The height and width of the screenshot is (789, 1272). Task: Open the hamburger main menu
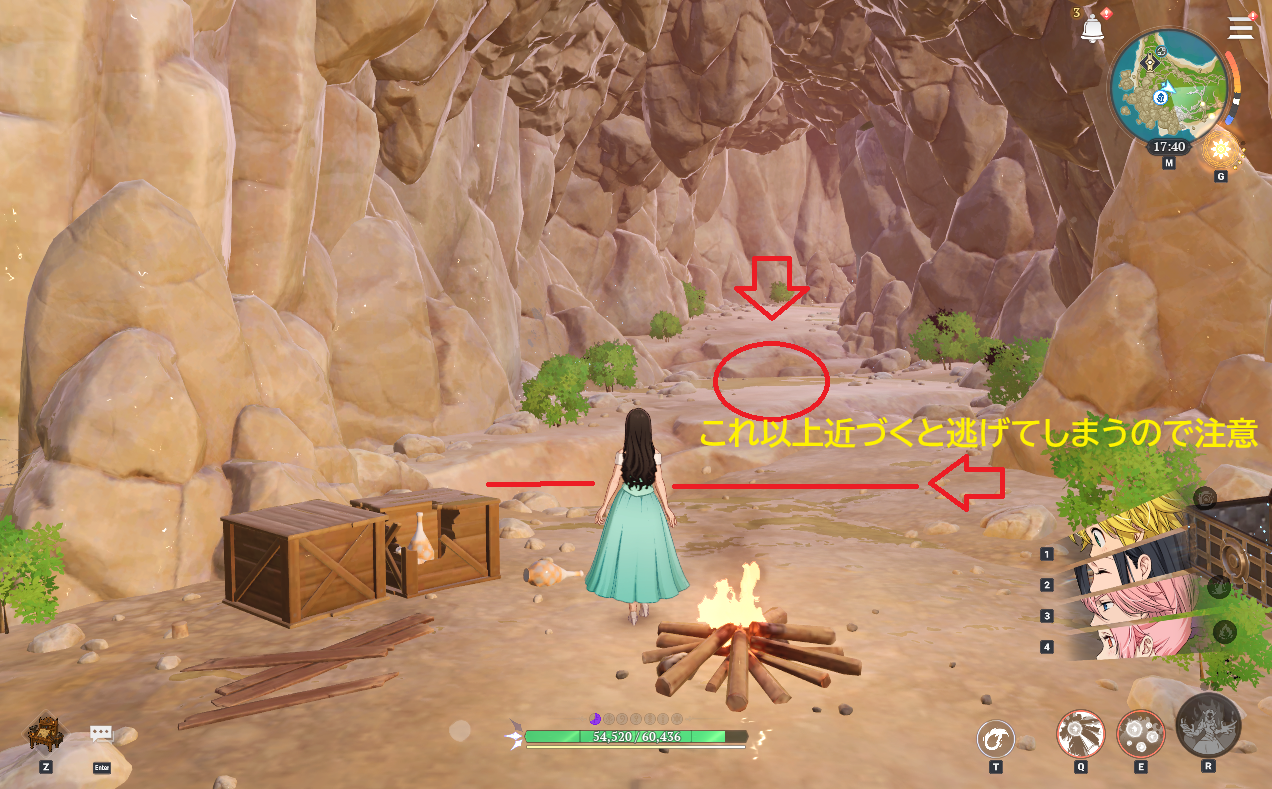(x=1241, y=28)
